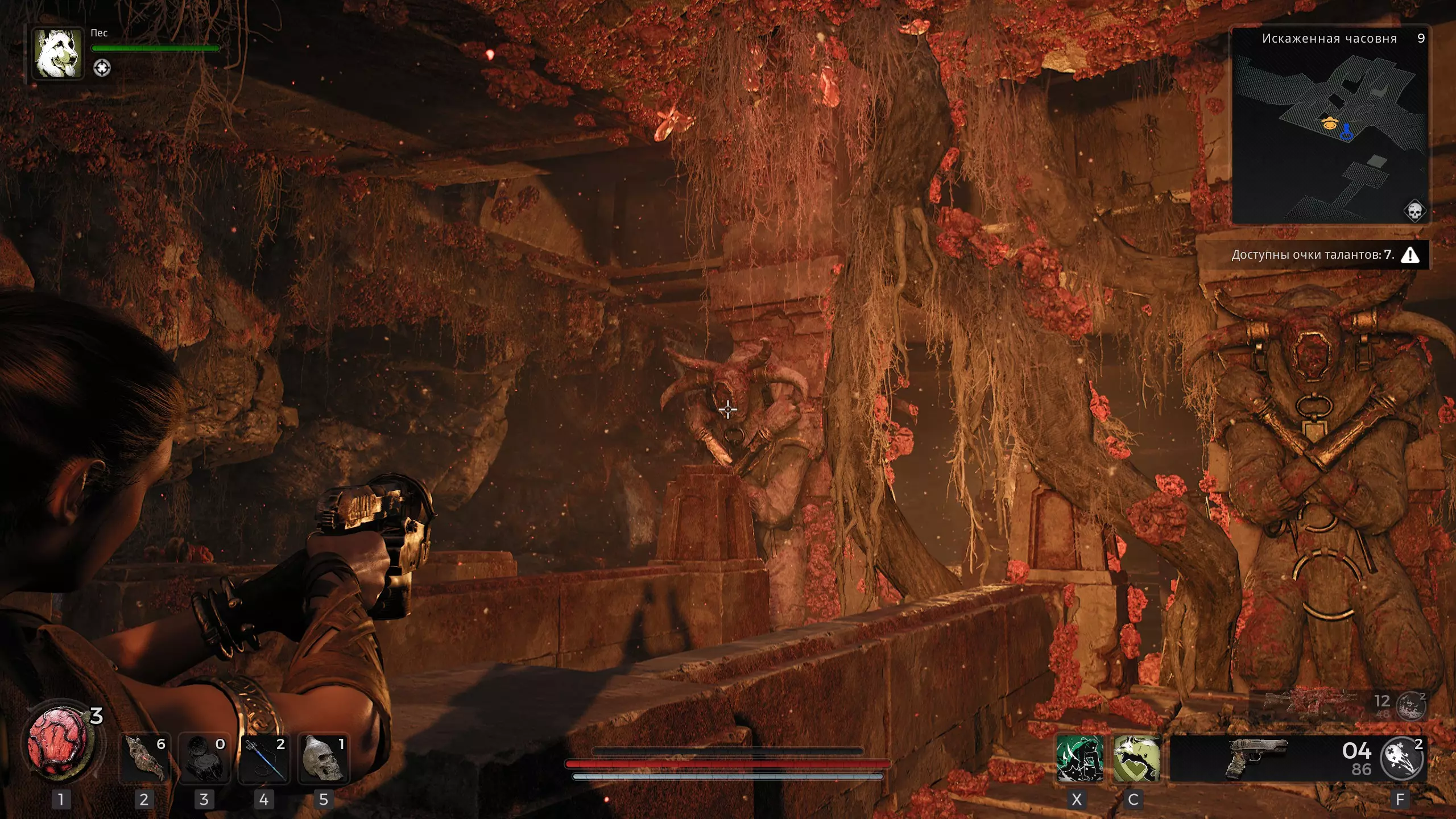Activate the dog guard shield skill
The width and height of the screenshot is (1456, 819).
(x=1136, y=758)
